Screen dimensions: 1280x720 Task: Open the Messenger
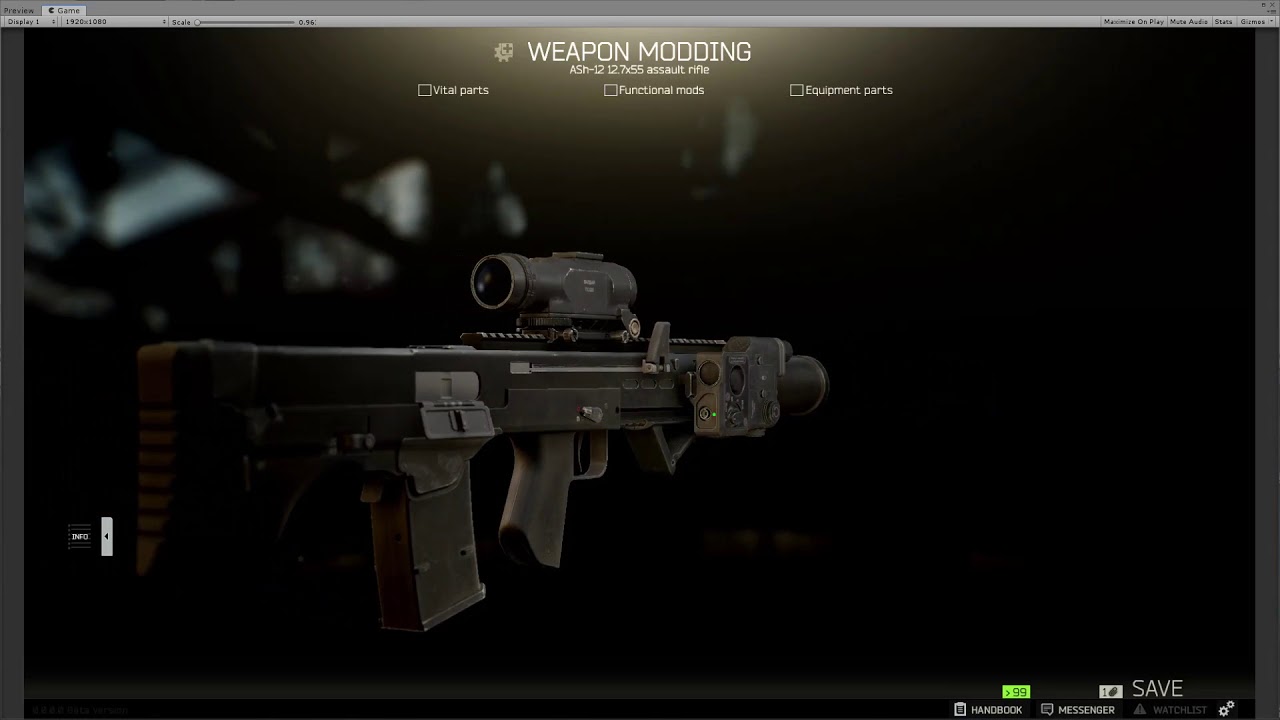pos(1077,710)
